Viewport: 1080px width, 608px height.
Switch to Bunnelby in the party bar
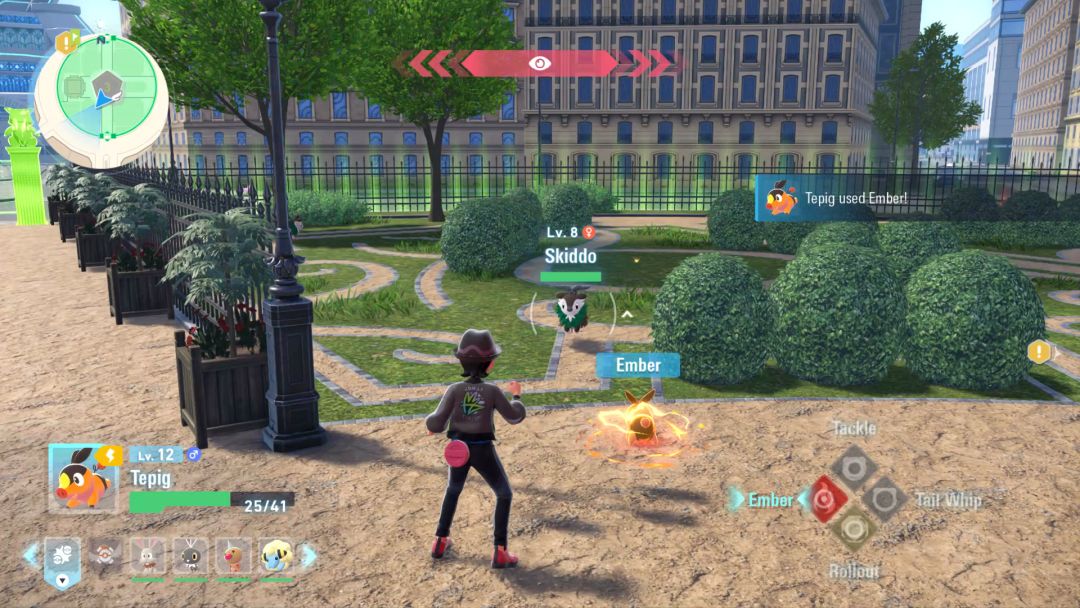pyautogui.click(x=147, y=556)
